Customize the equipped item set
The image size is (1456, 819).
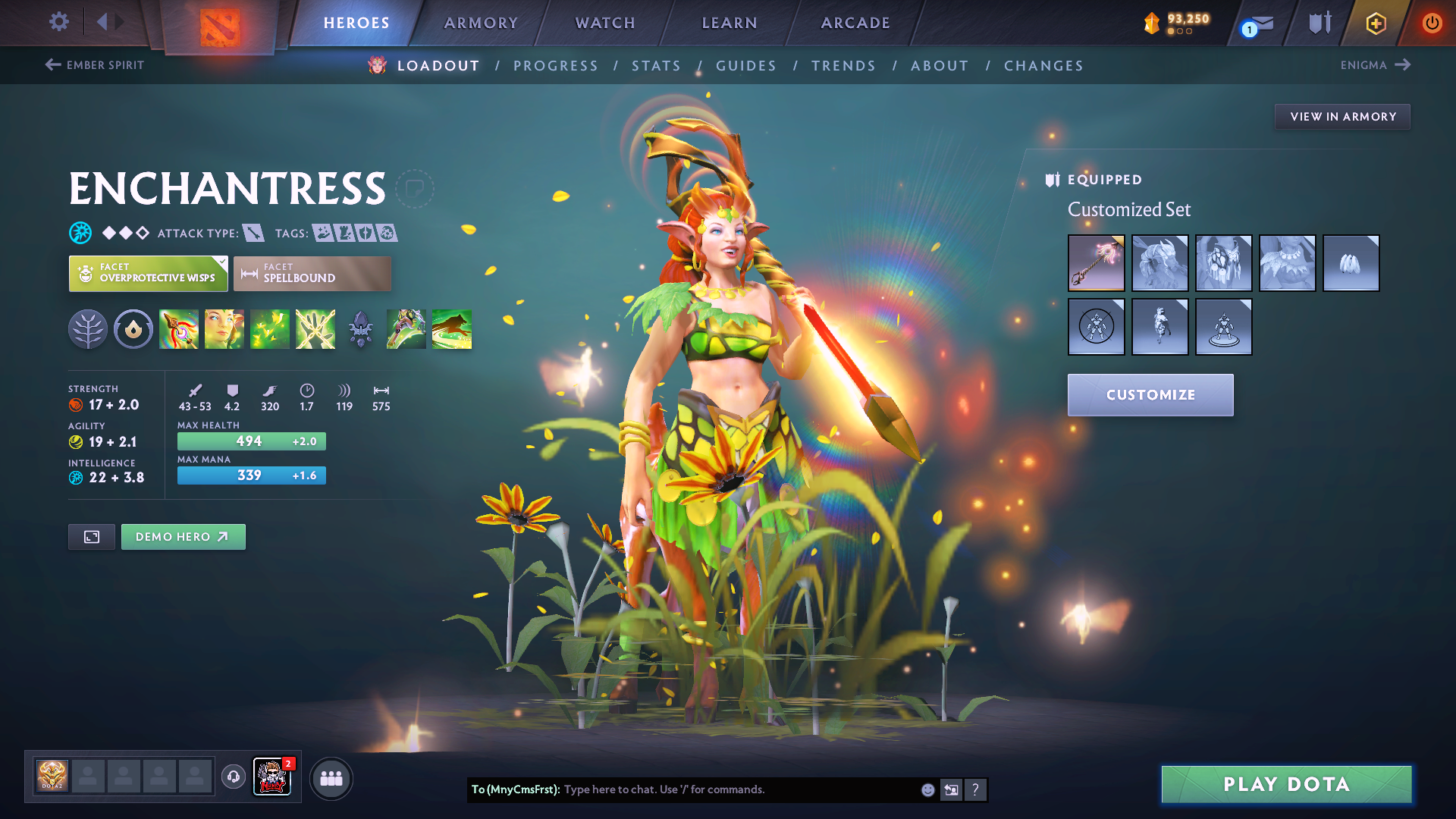tap(1150, 395)
